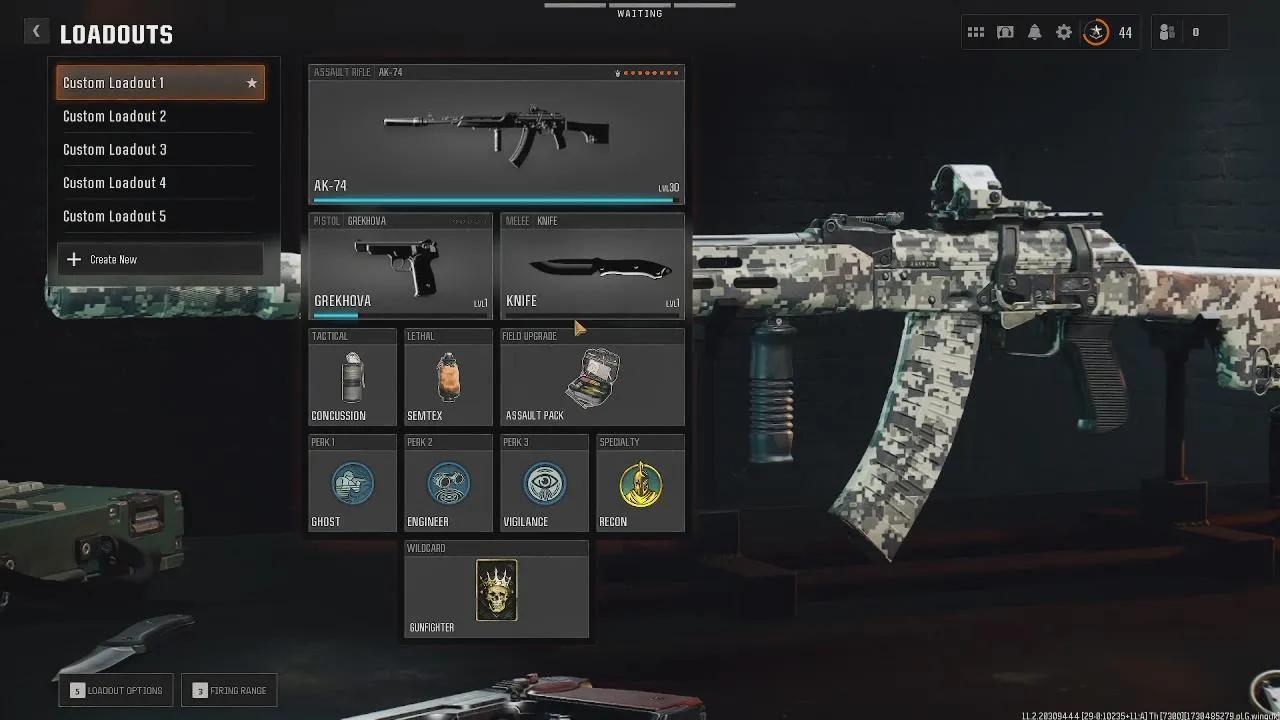Change the Engineer perk
Image resolution: width=1280 pixels, height=720 pixels.
click(x=448, y=483)
